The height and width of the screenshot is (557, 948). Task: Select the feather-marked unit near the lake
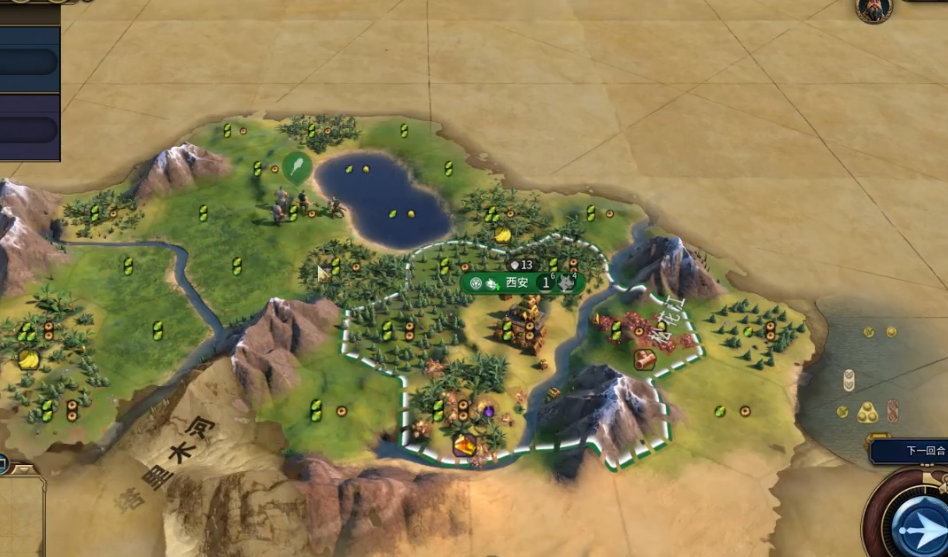[296, 167]
